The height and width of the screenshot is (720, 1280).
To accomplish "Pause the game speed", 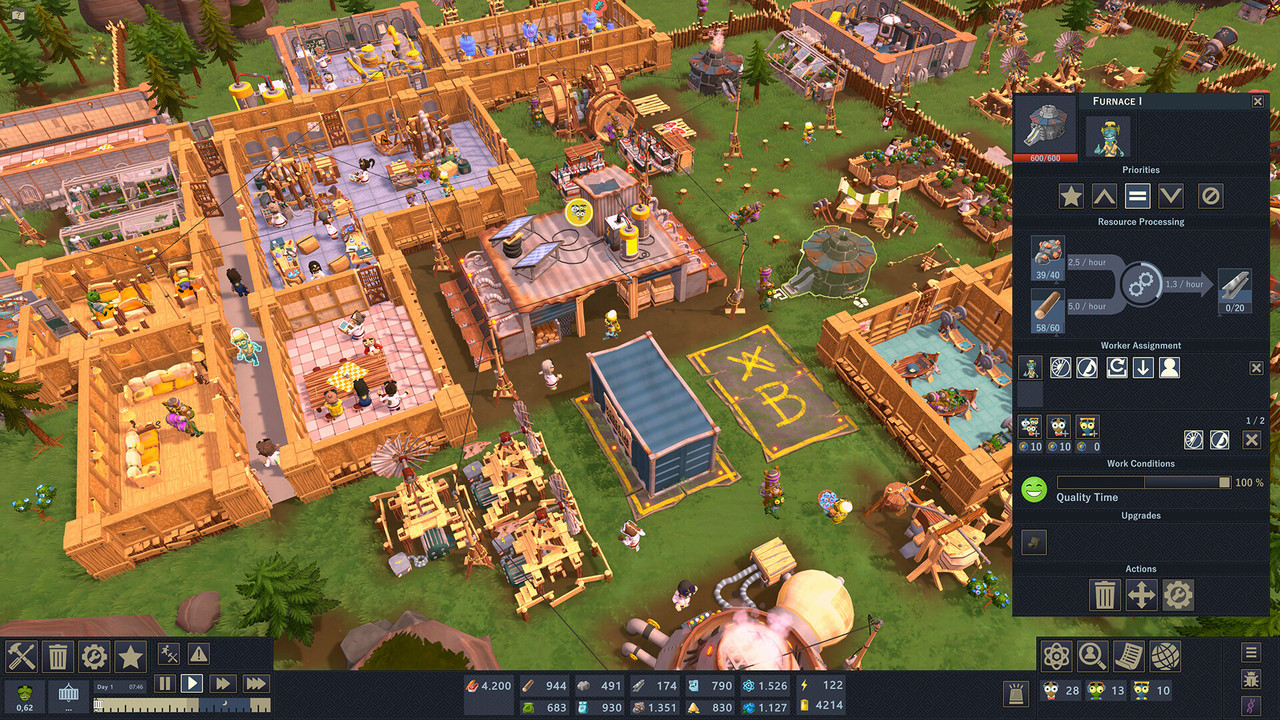I will coord(164,684).
